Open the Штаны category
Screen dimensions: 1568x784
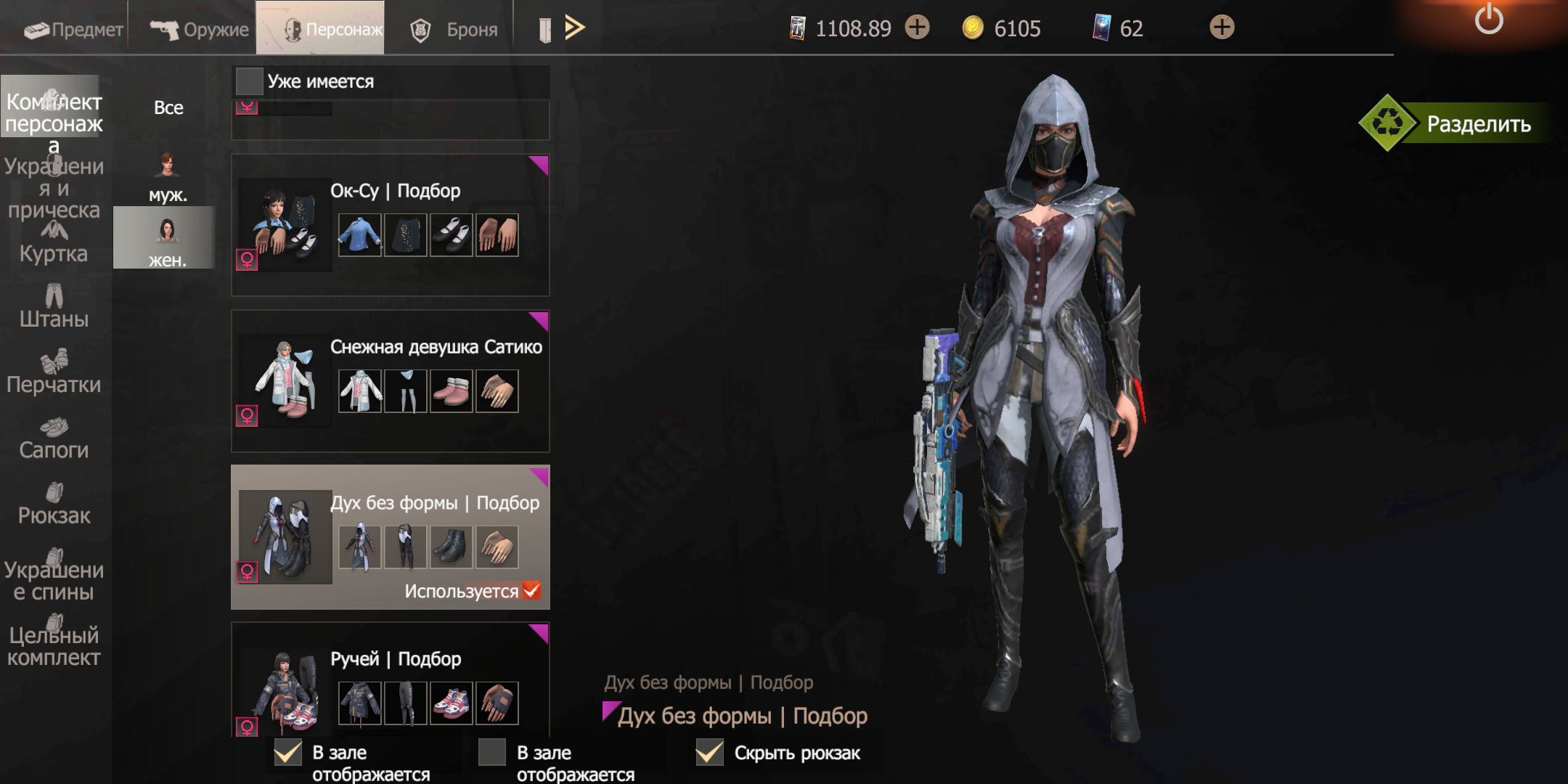pos(54,307)
